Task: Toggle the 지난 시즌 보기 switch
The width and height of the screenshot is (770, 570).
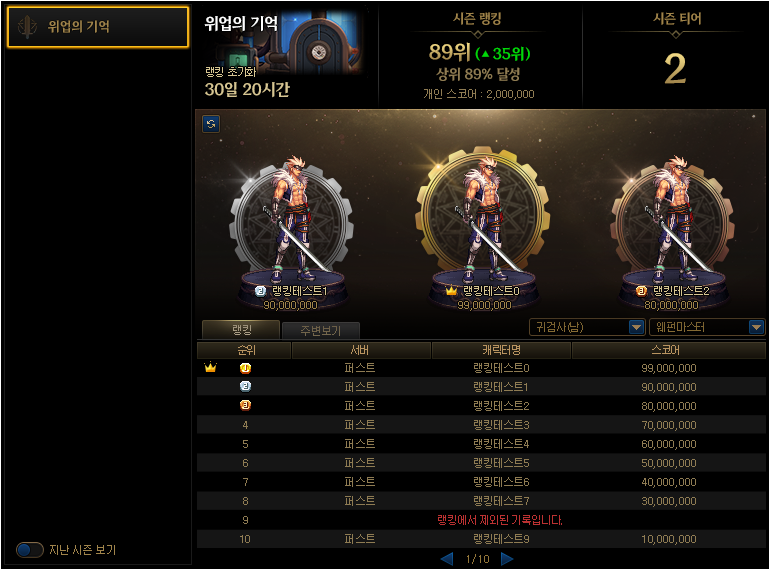Action: [x=30, y=550]
